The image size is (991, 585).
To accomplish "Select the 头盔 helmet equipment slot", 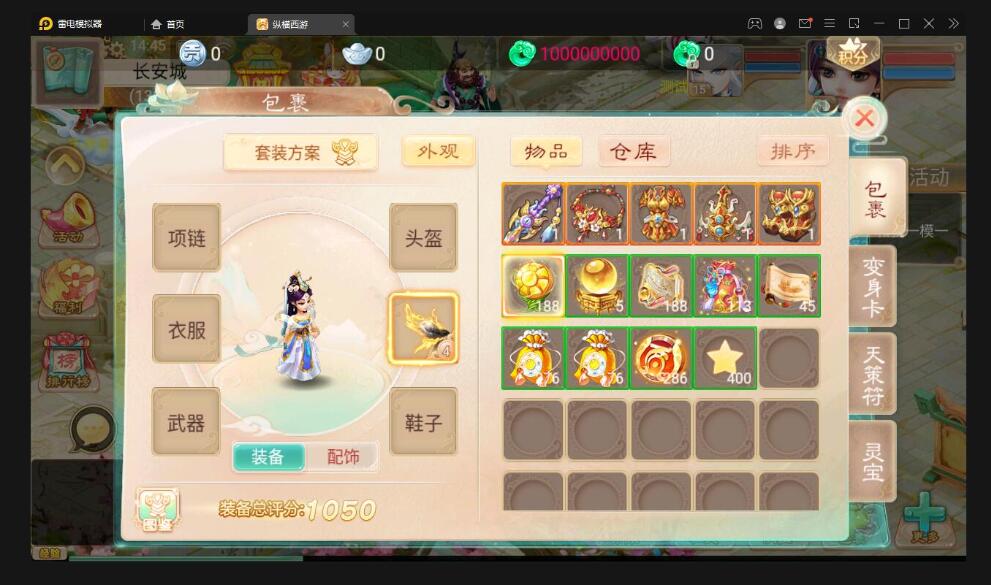I will (x=423, y=238).
